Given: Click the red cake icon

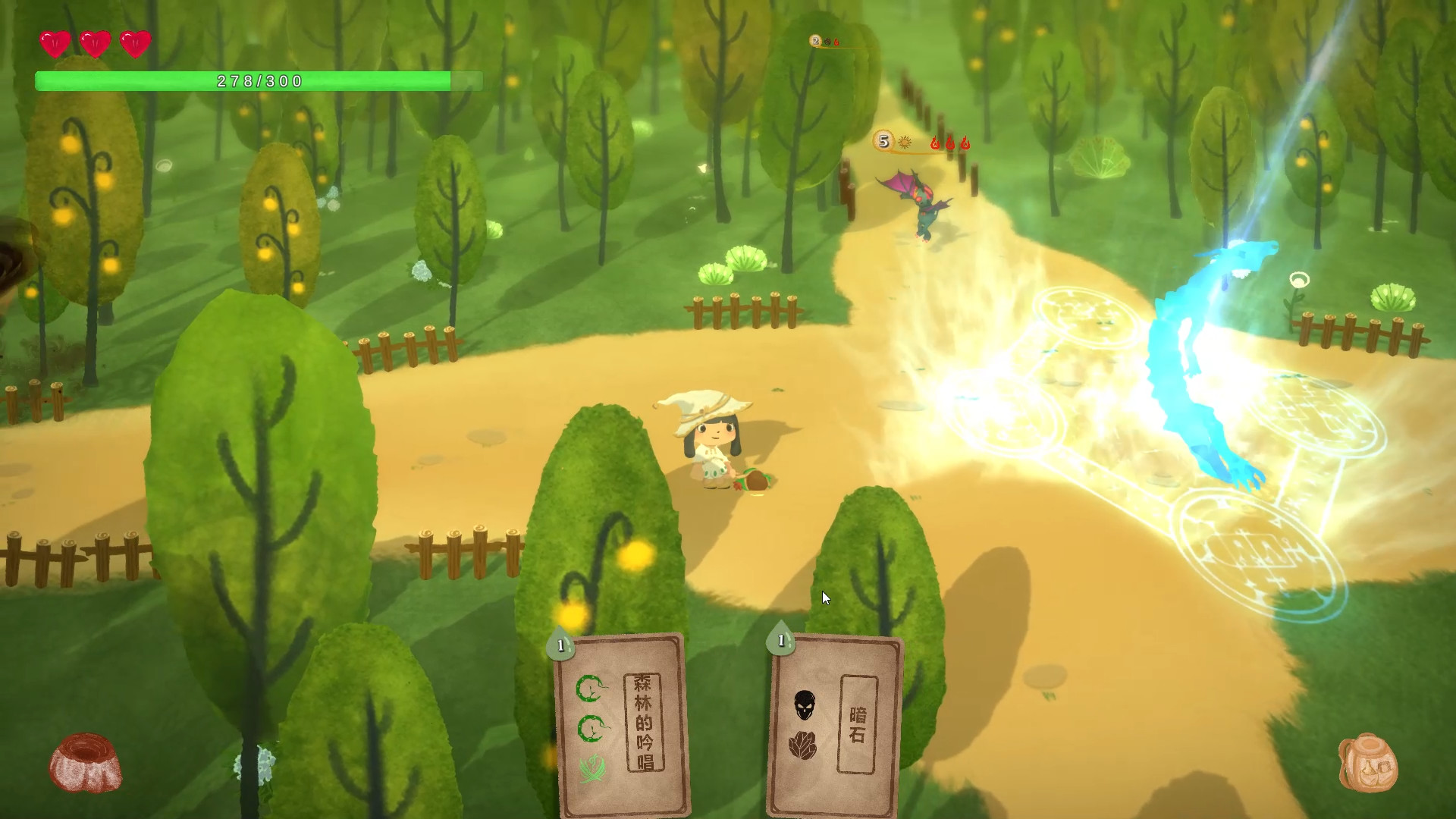Looking at the screenshot, I should (85, 762).
